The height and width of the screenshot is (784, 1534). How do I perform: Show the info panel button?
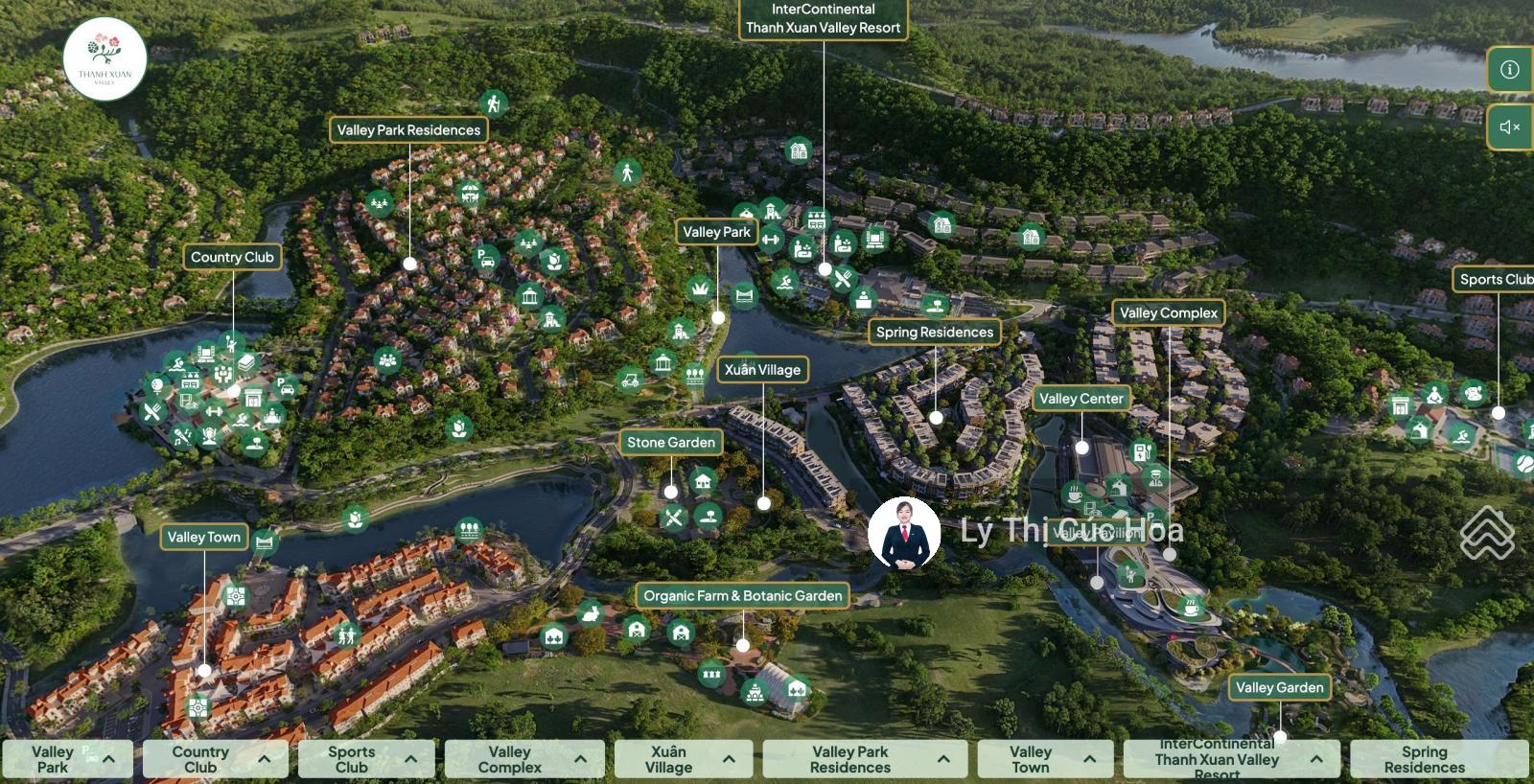(x=1510, y=70)
